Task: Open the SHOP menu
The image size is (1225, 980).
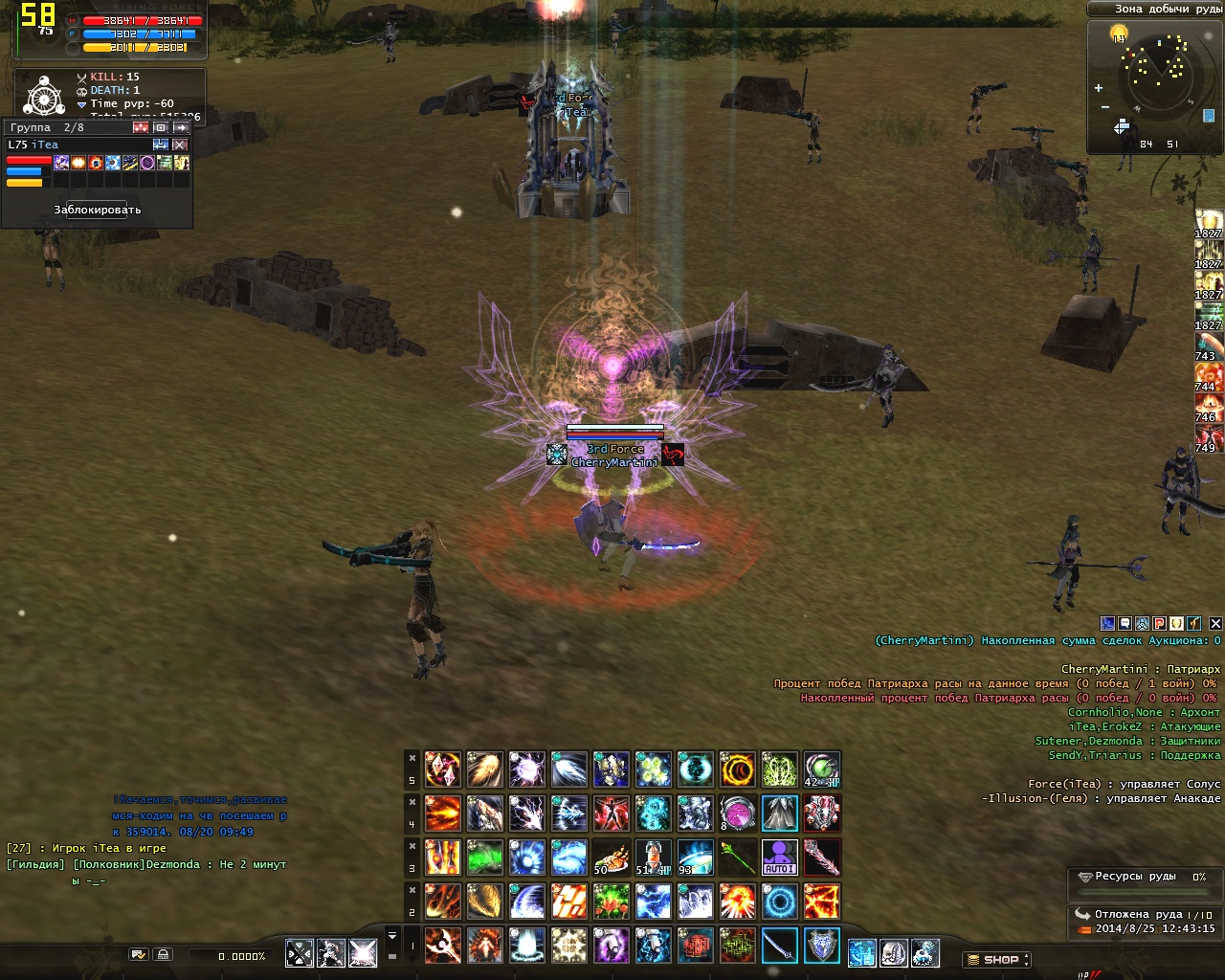Action: pyautogui.click(x=996, y=959)
